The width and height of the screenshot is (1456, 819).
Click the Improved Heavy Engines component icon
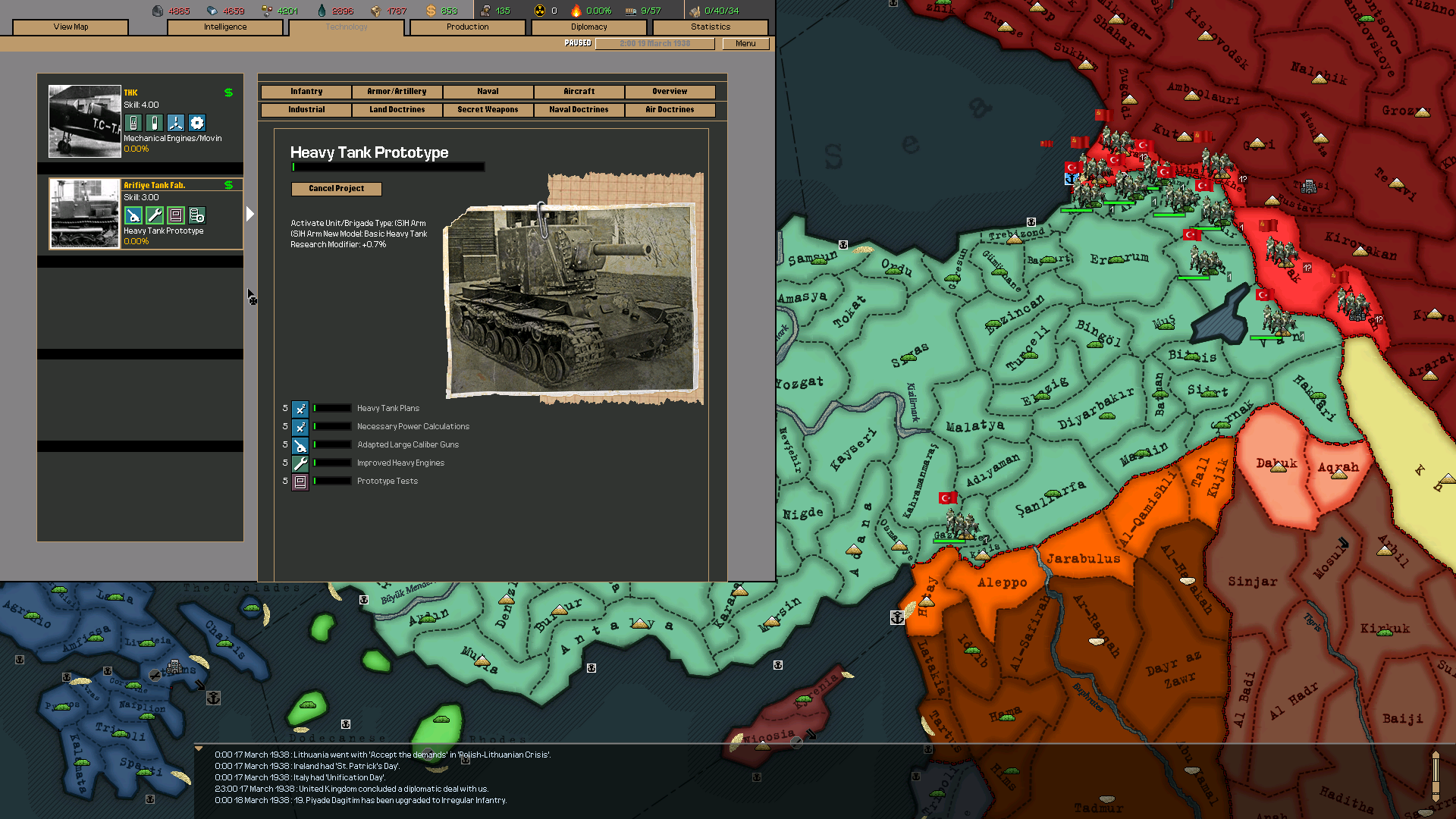click(x=300, y=463)
